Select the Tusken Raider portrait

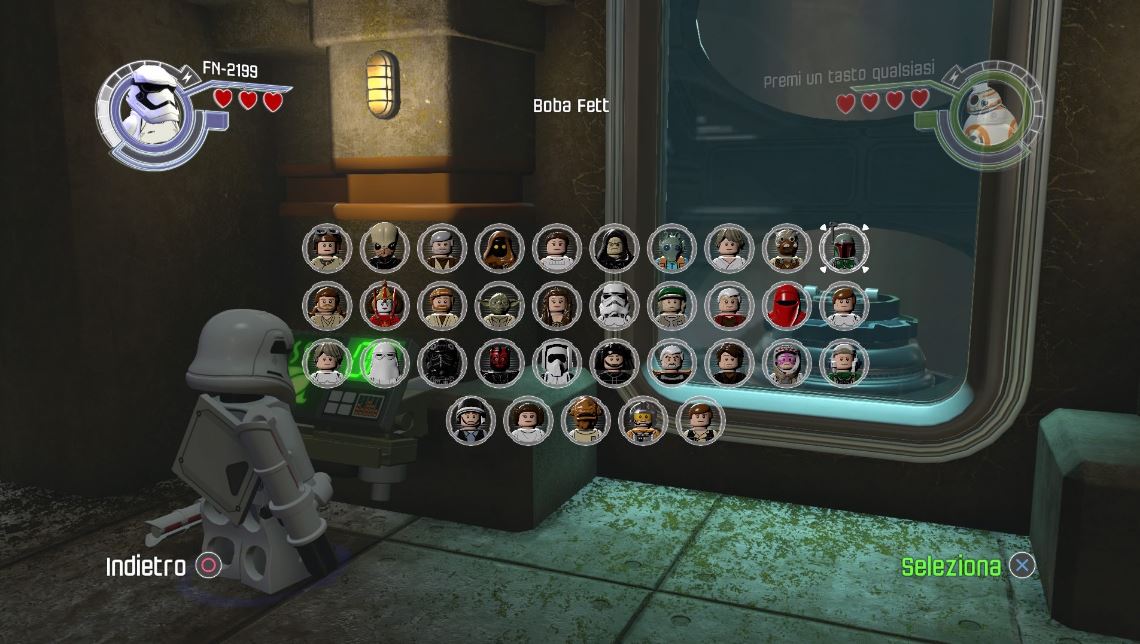point(787,248)
